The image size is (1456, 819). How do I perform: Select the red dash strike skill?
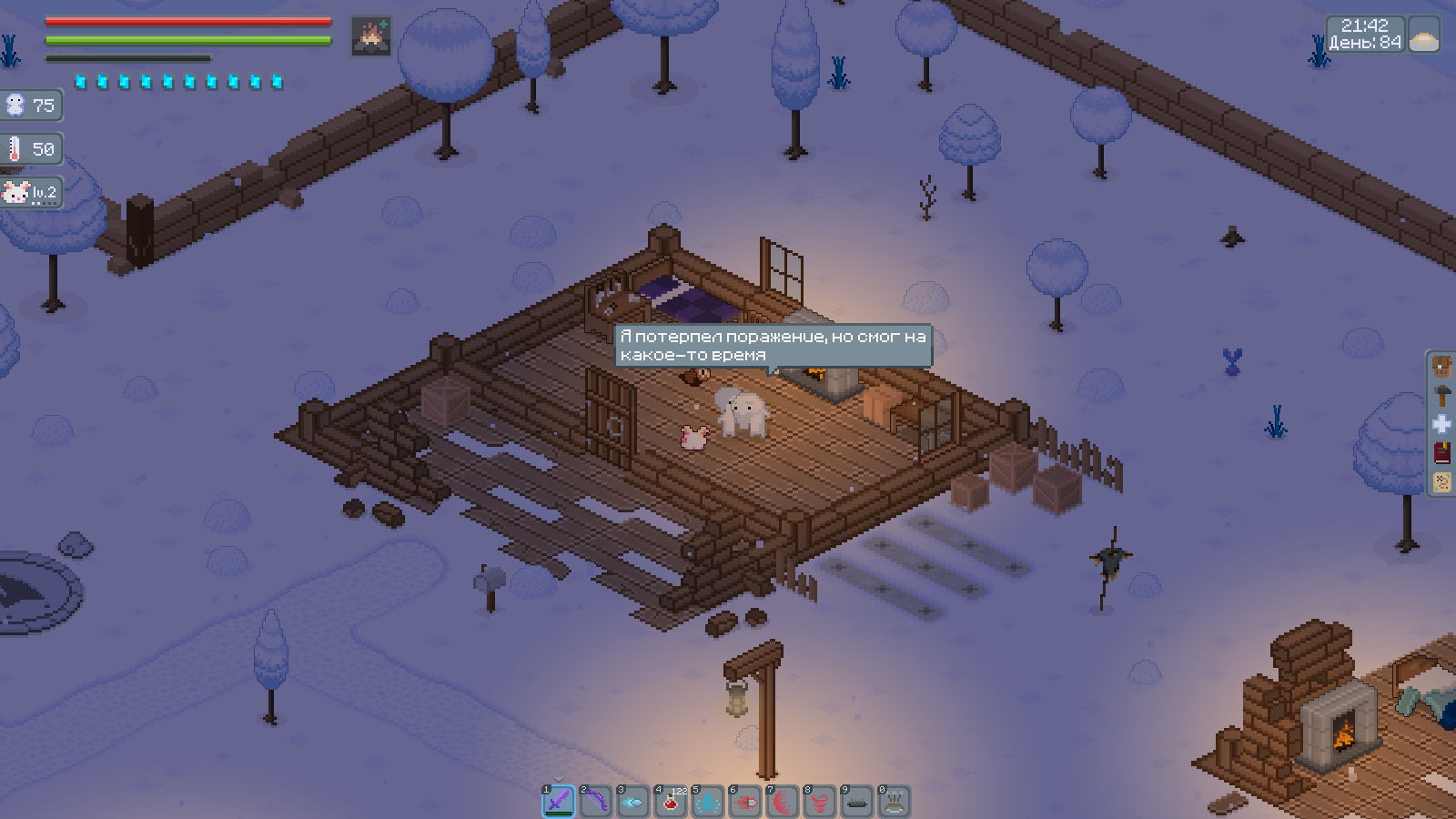point(745,802)
